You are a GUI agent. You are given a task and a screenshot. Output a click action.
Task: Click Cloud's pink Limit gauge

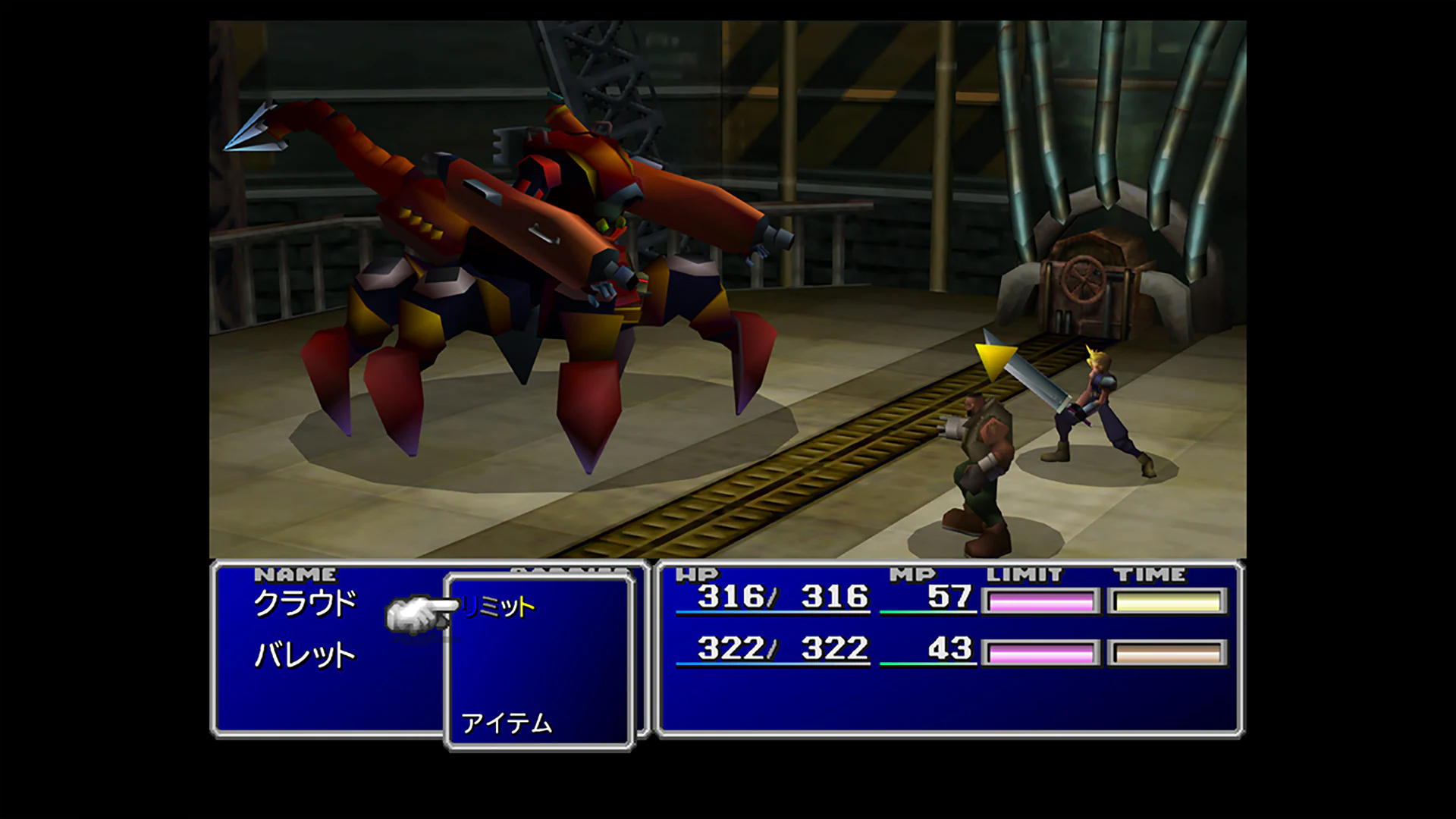click(x=1039, y=600)
